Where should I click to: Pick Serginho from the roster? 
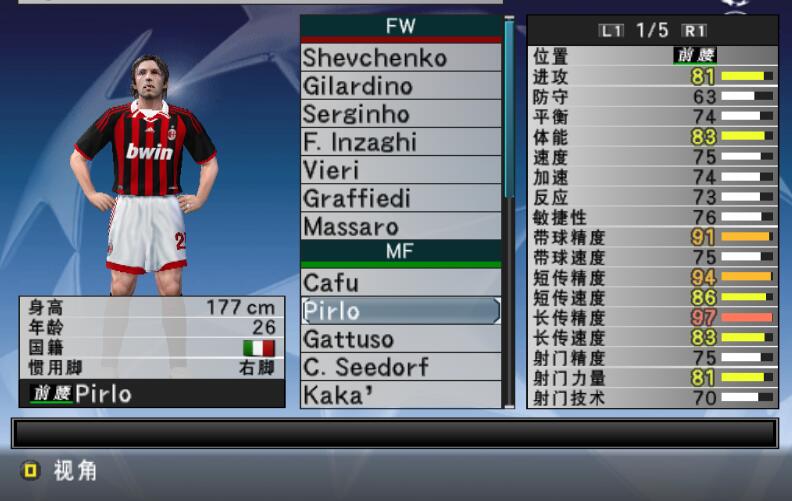(400, 114)
